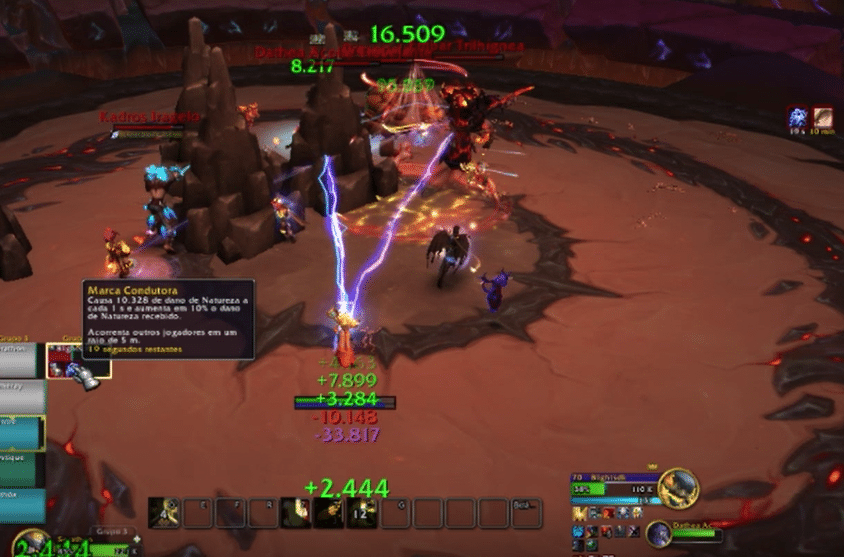Click the blue lightning buff icon, 19 s
The height and width of the screenshot is (557, 844).
pyautogui.click(x=798, y=118)
